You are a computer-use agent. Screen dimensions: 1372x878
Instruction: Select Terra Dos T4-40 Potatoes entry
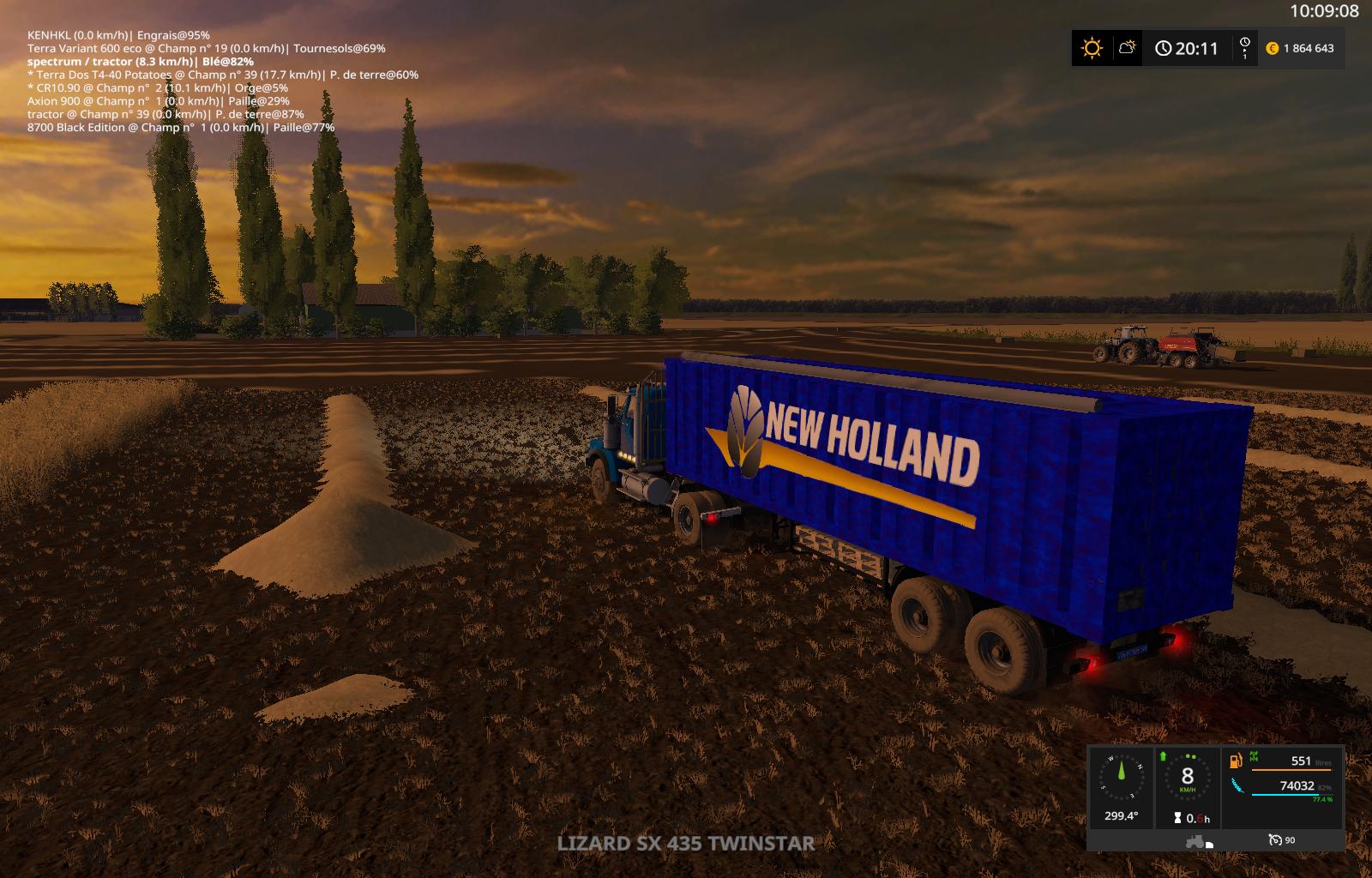223,75
